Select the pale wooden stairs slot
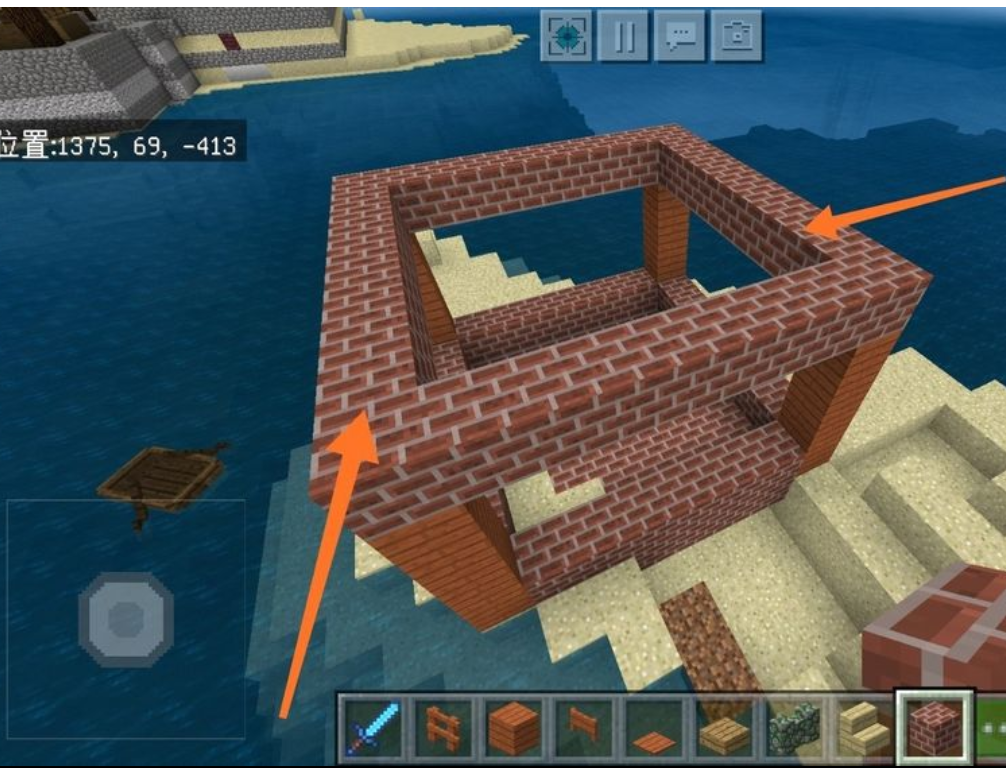Viewport: 1006px width, 768px height. point(865,730)
